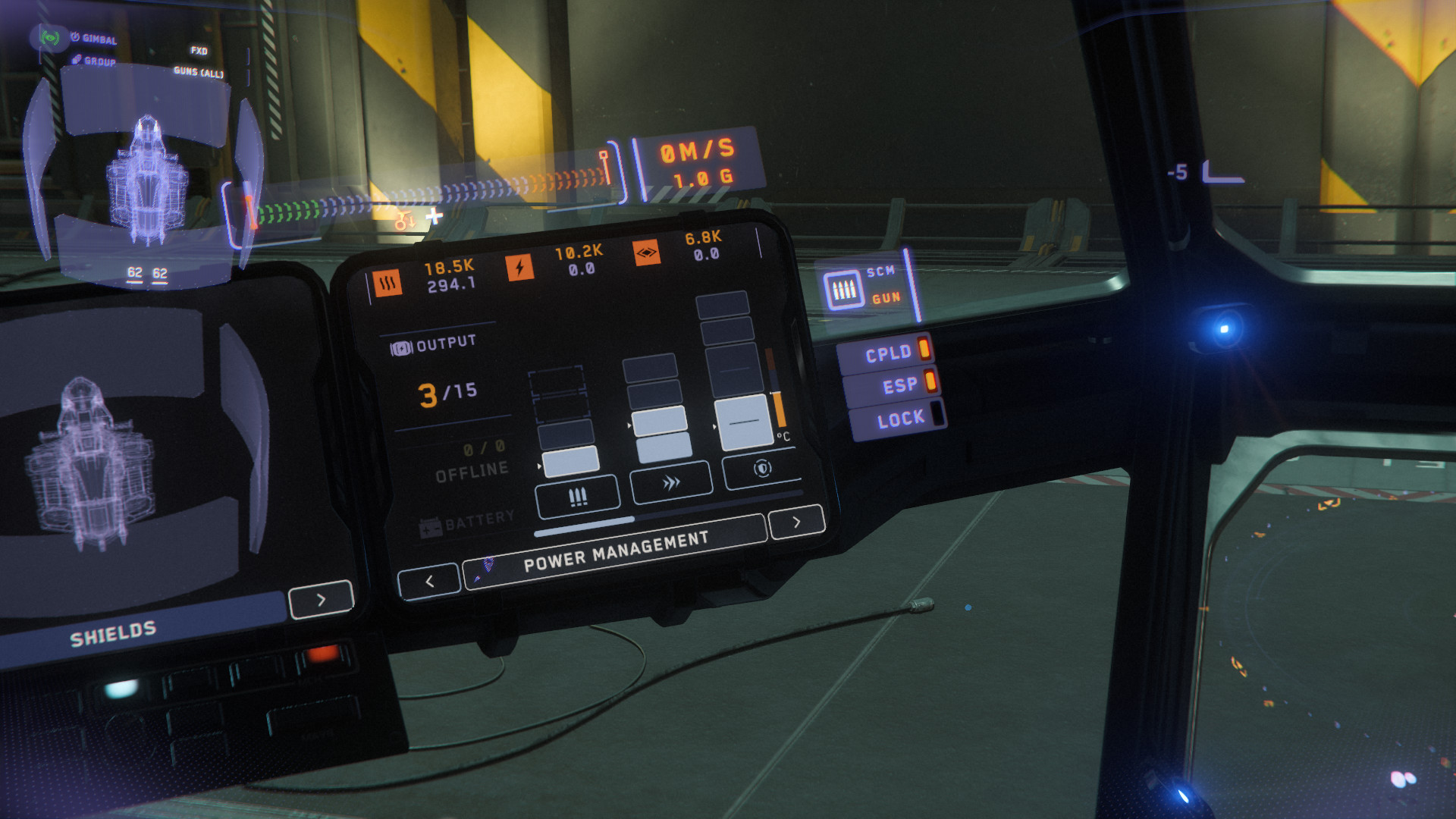Go to next page of Power Management

click(x=796, y=522)
